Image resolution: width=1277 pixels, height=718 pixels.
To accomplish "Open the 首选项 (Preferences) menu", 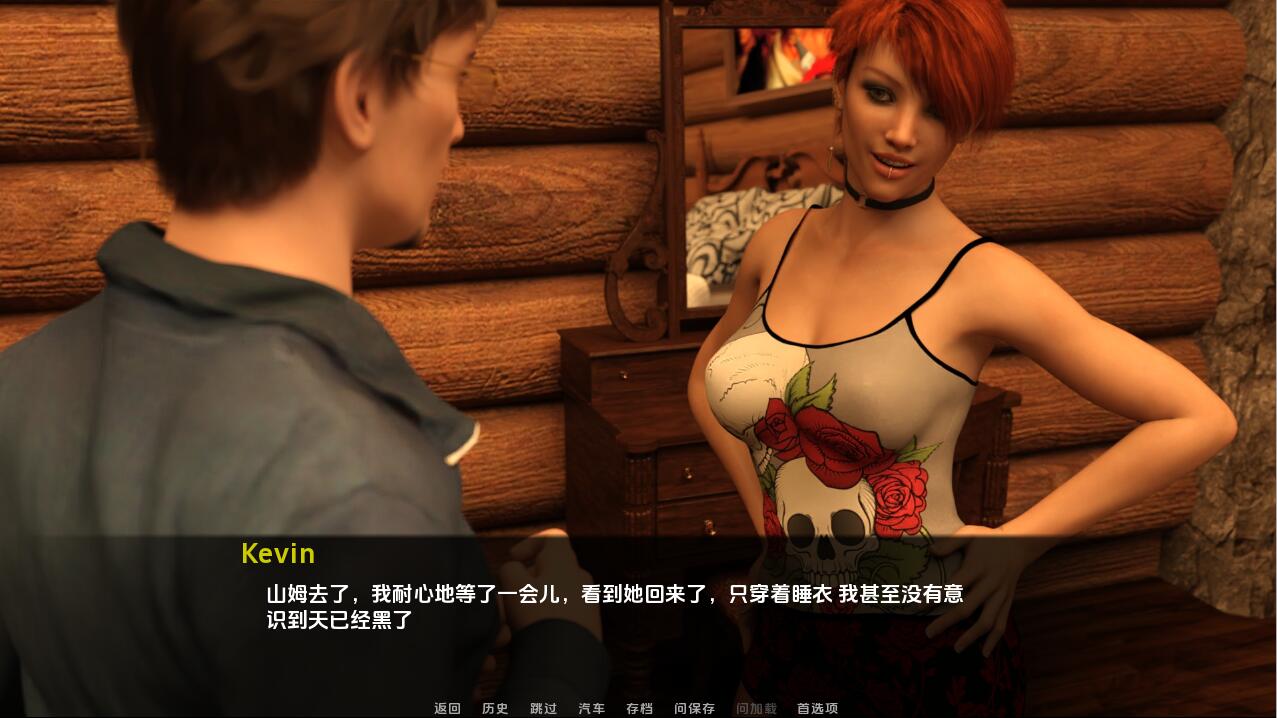I will [817, 708].
